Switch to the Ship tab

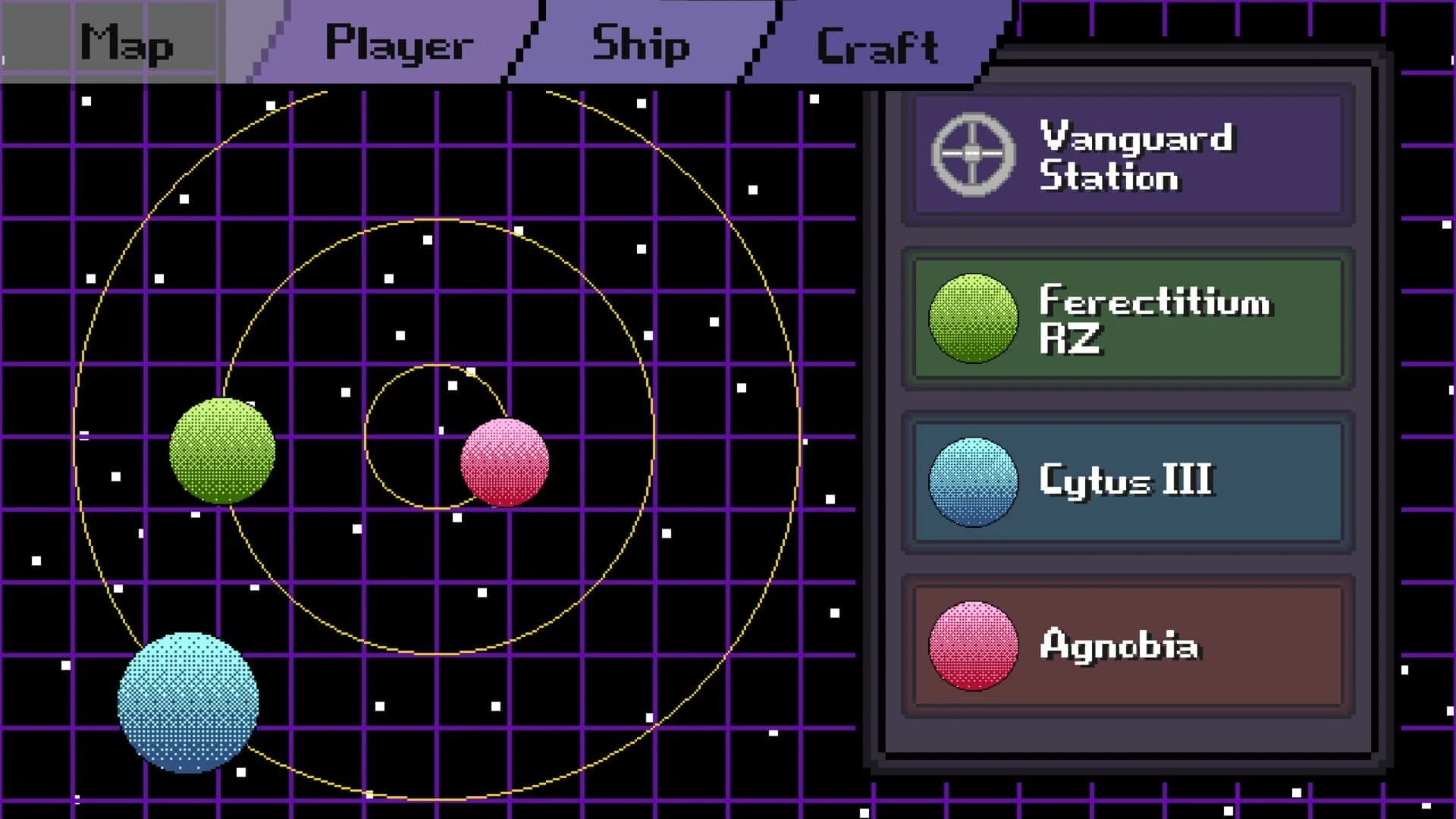pos(641,43)
